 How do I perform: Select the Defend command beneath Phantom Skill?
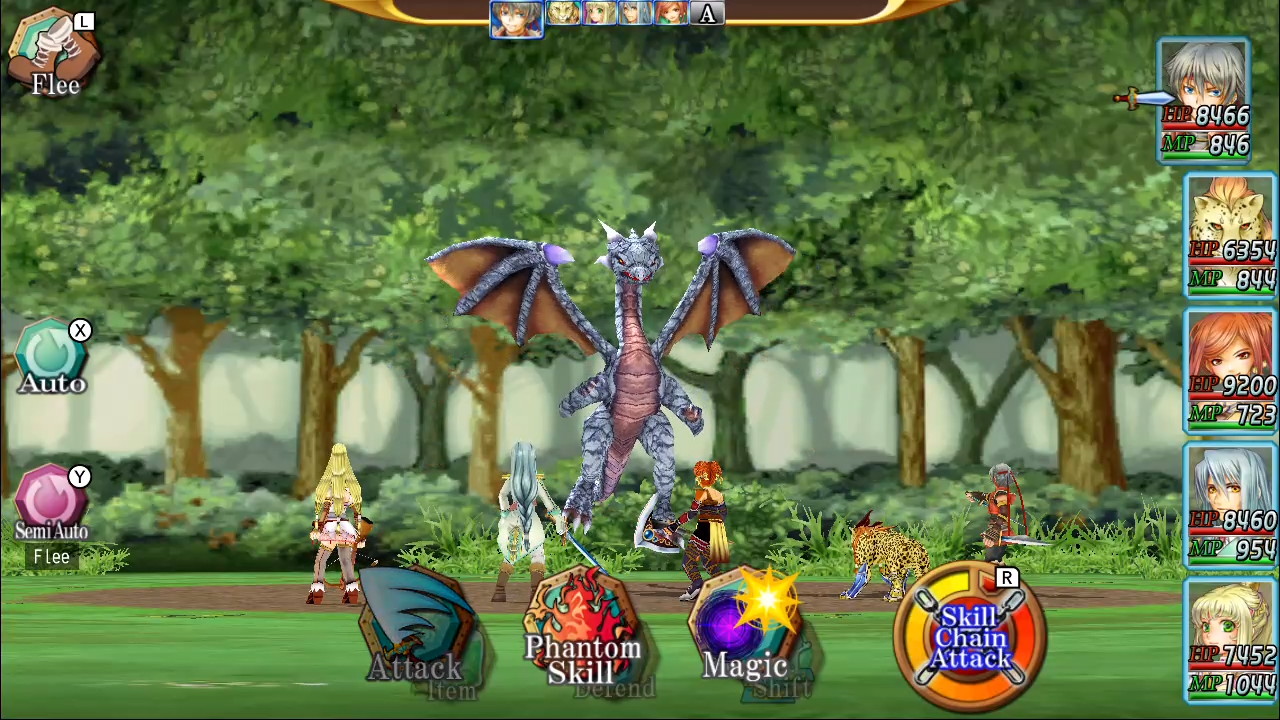pyautogui.click(x=616, y=688)
